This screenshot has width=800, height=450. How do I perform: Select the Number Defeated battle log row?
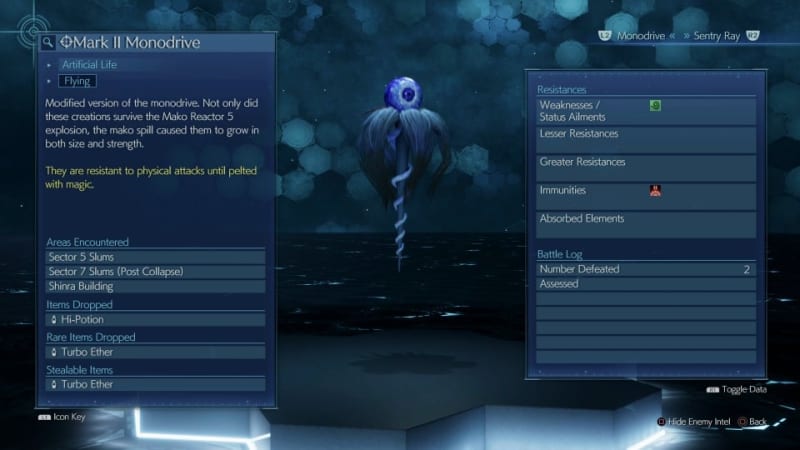[x=644, y=269]
